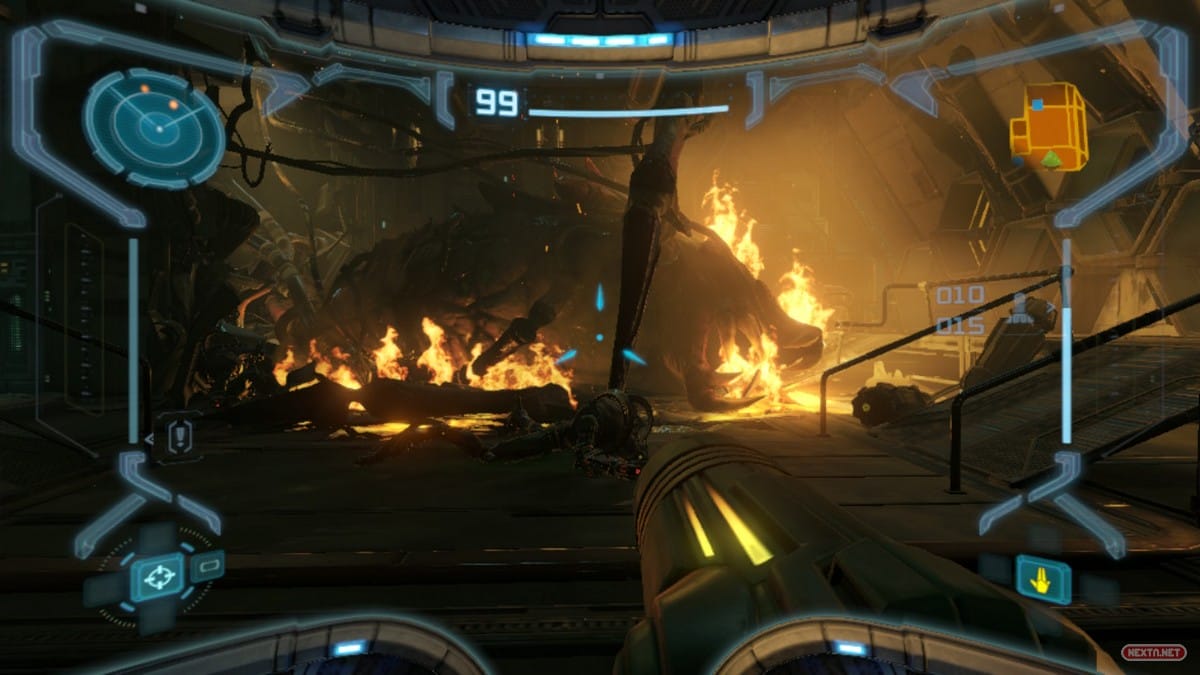
Task: Open the orange 3D room minimap
Action: pyautogui.click(x=1048, y=127)
